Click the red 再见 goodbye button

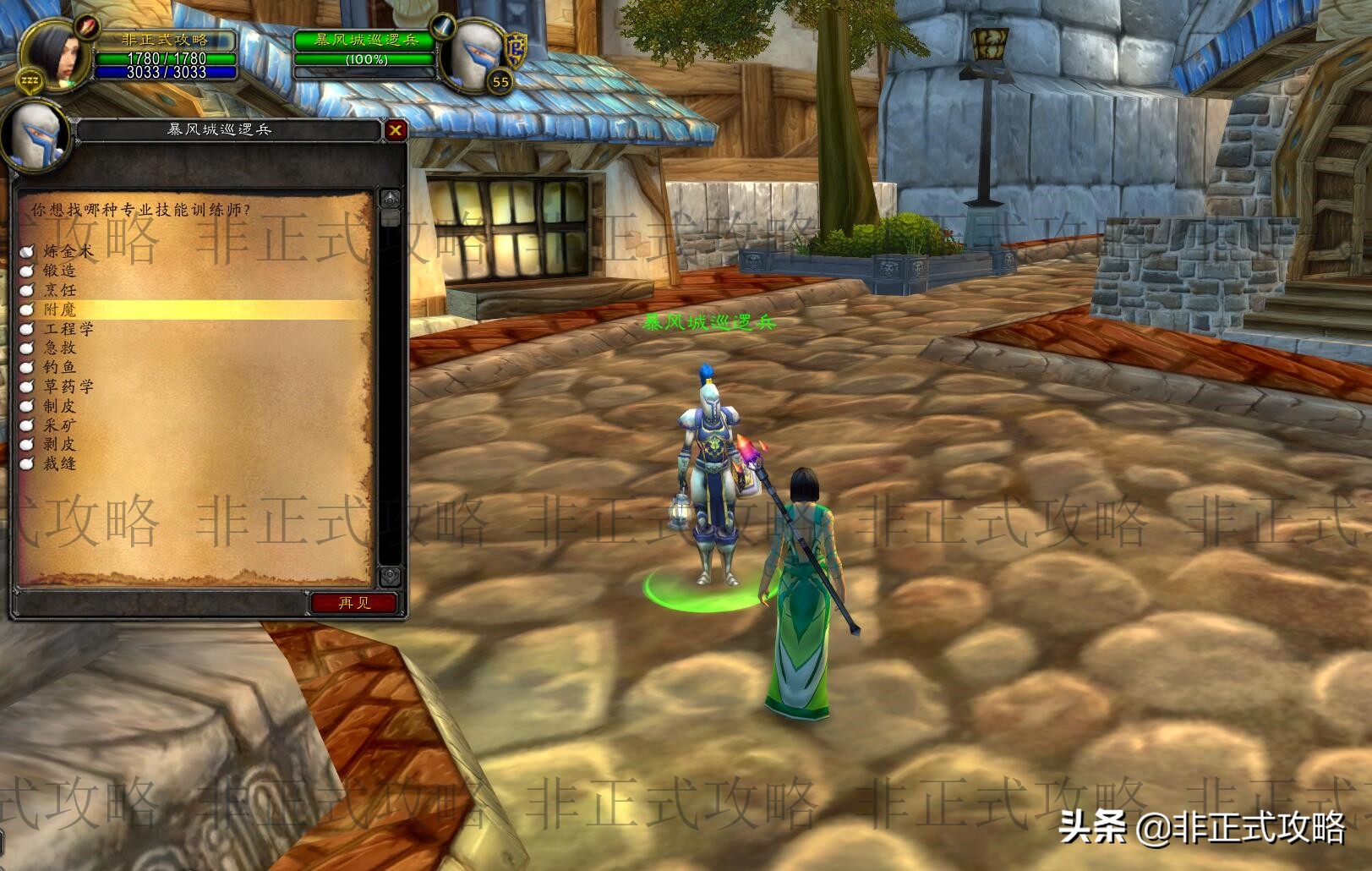[353, 603]
